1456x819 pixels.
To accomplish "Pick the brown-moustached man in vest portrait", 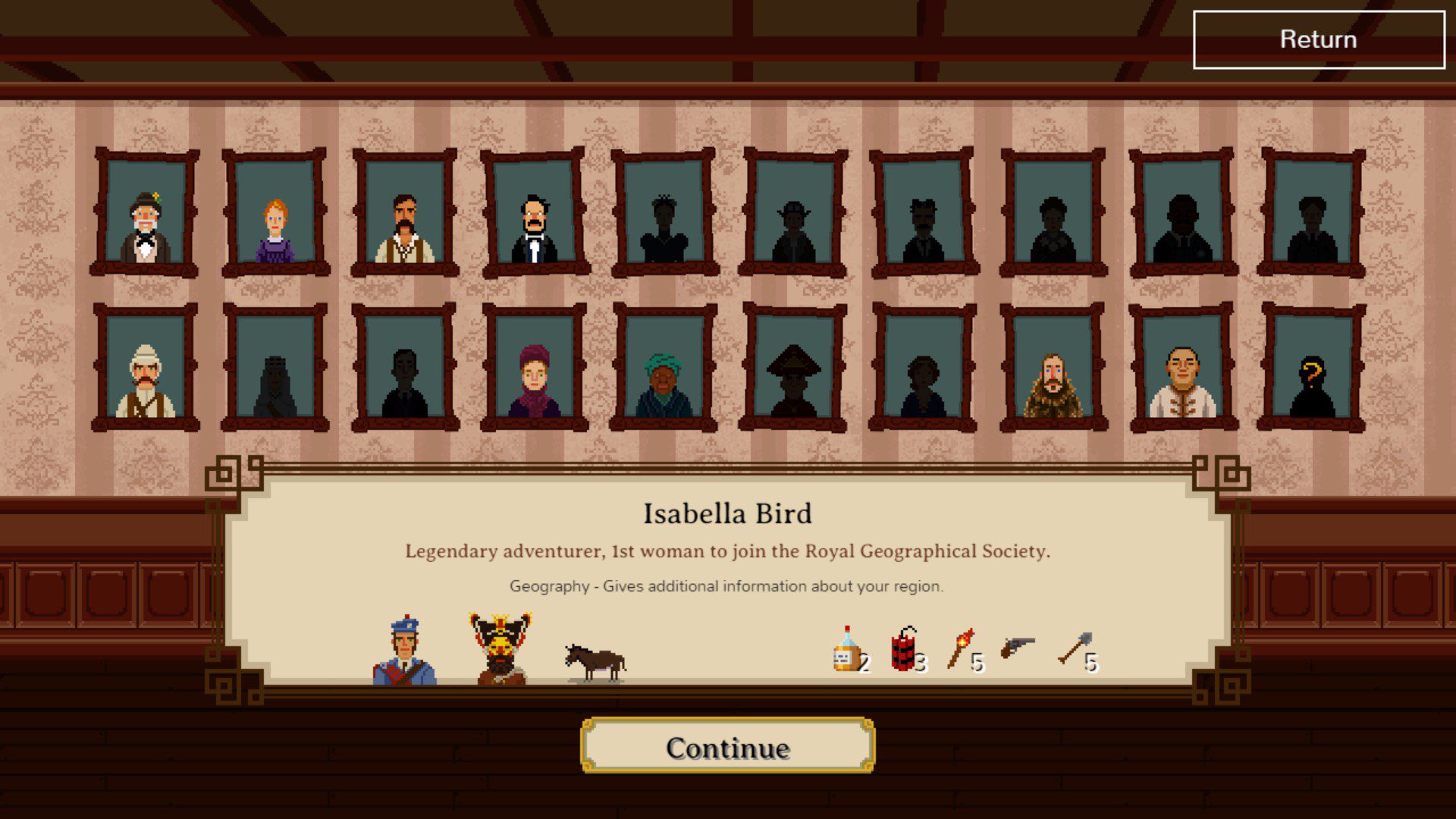I will pos(405,214).
